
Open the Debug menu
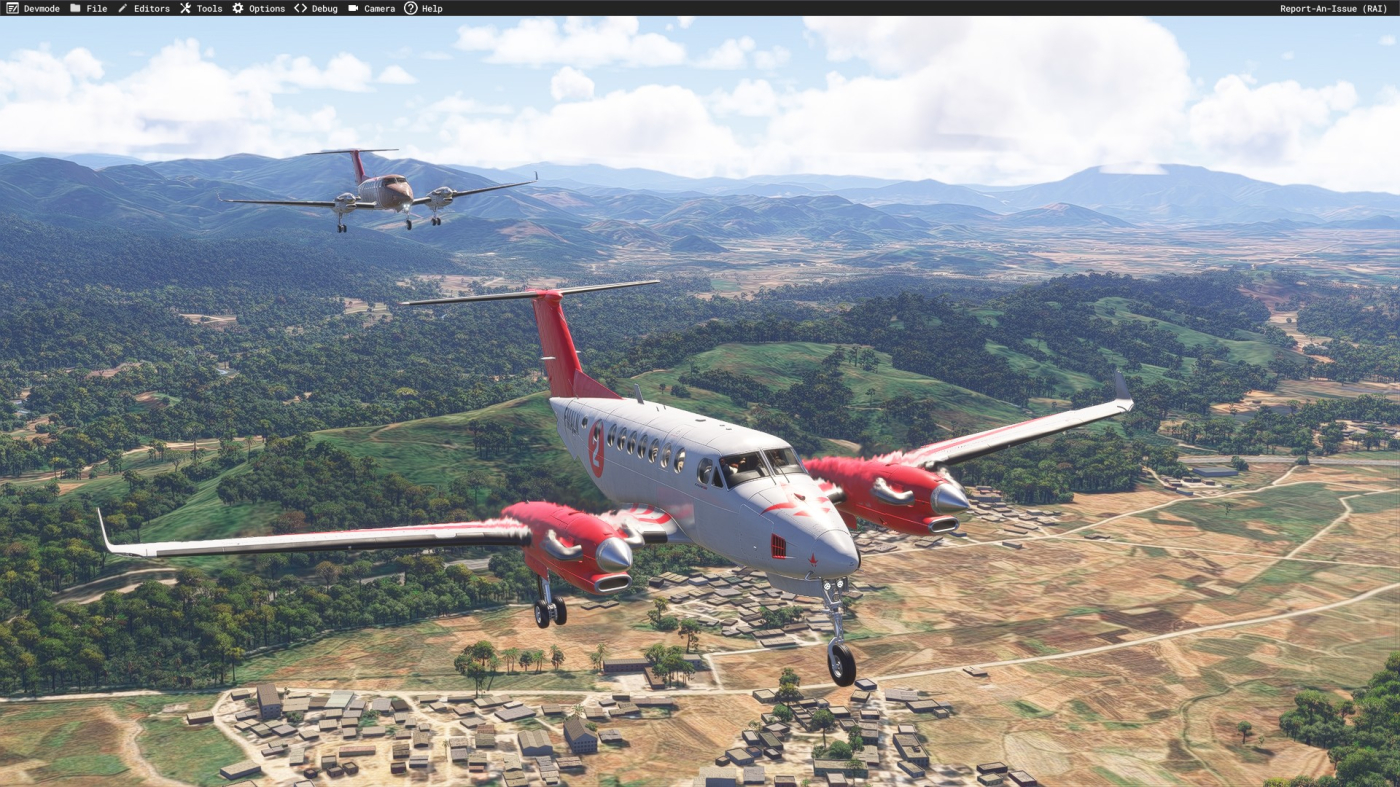(x=316, y=8)
